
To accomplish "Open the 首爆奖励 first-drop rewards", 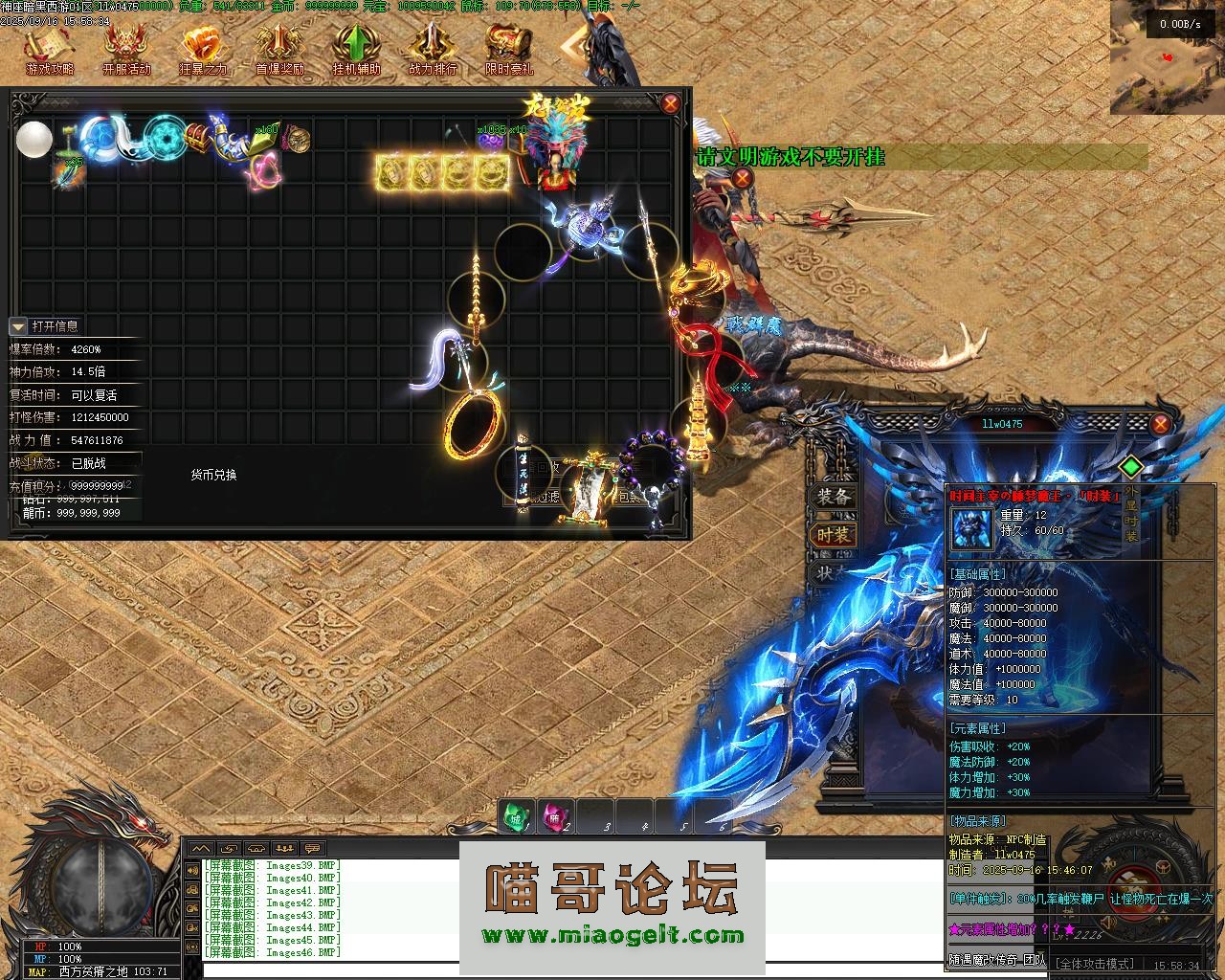I will (x=279, y=48).
